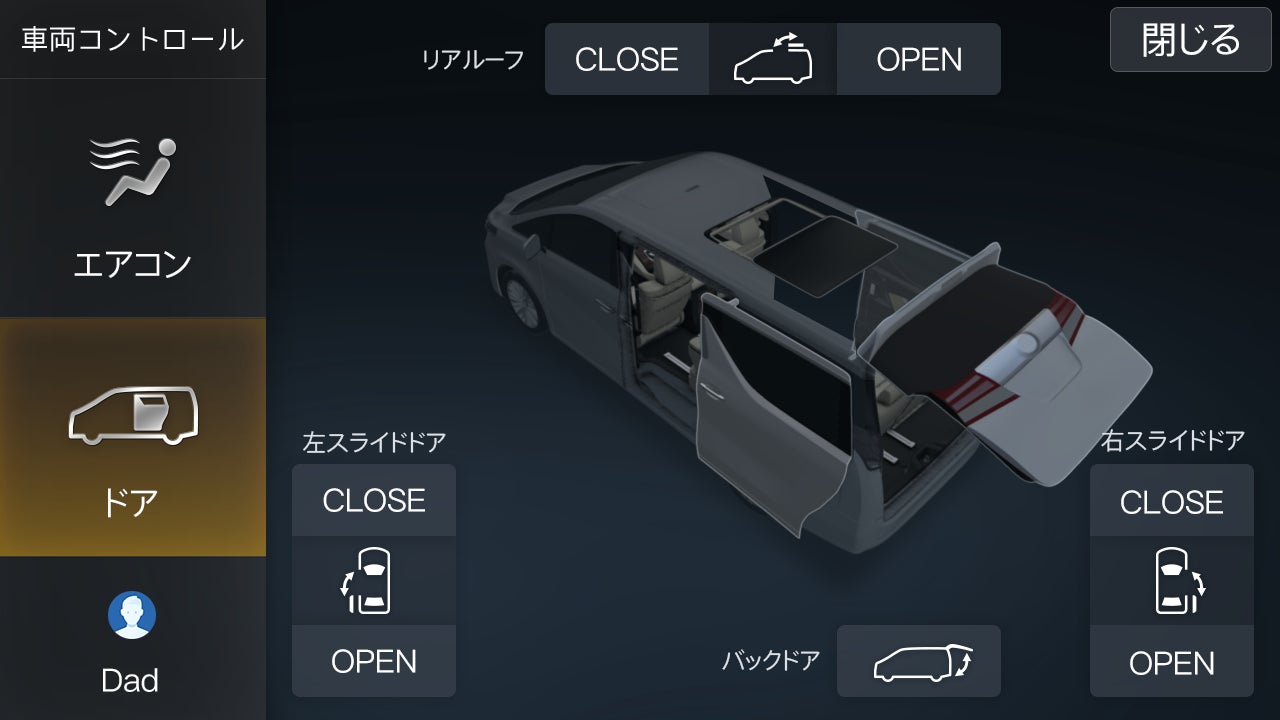CLOSE the right sliding door
The image size is (1280, 720).
(1171, 500)
